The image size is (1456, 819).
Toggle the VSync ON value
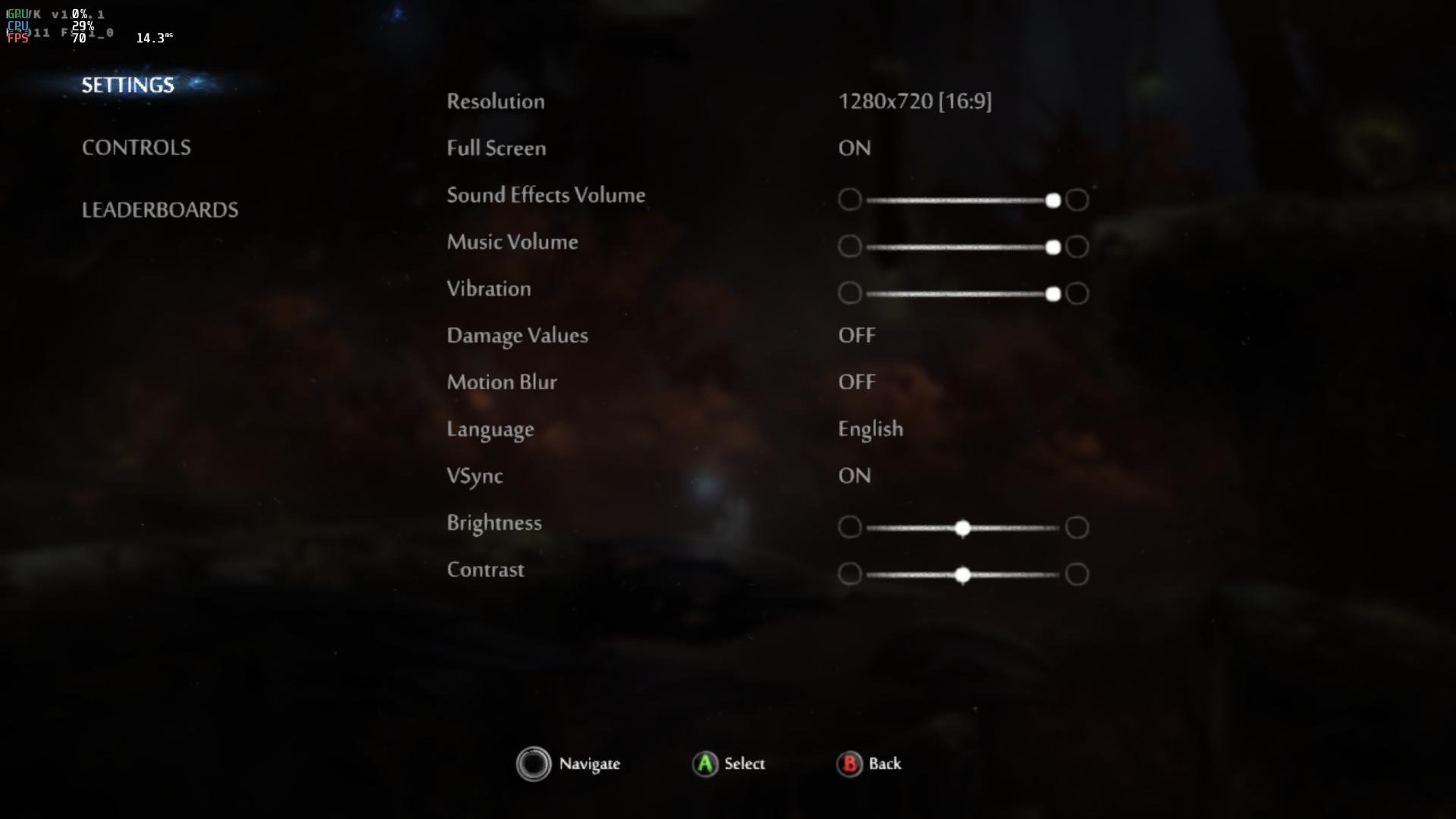click(855, 476)
